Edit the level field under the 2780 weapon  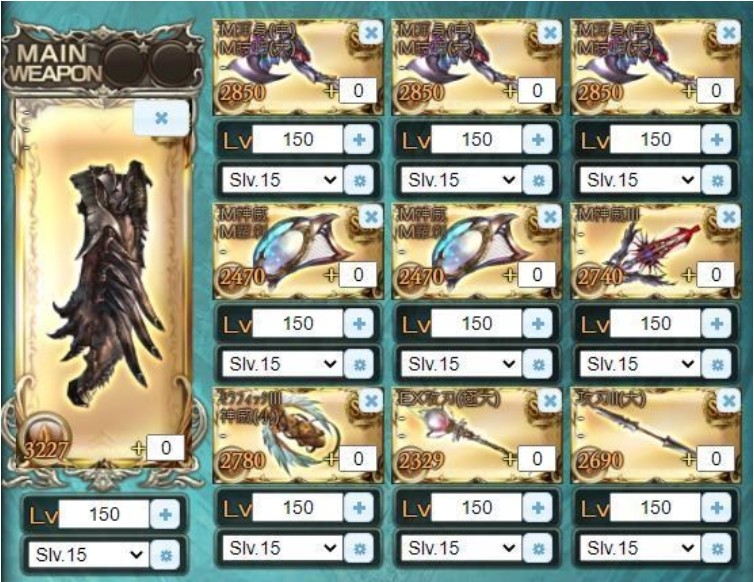297,508
